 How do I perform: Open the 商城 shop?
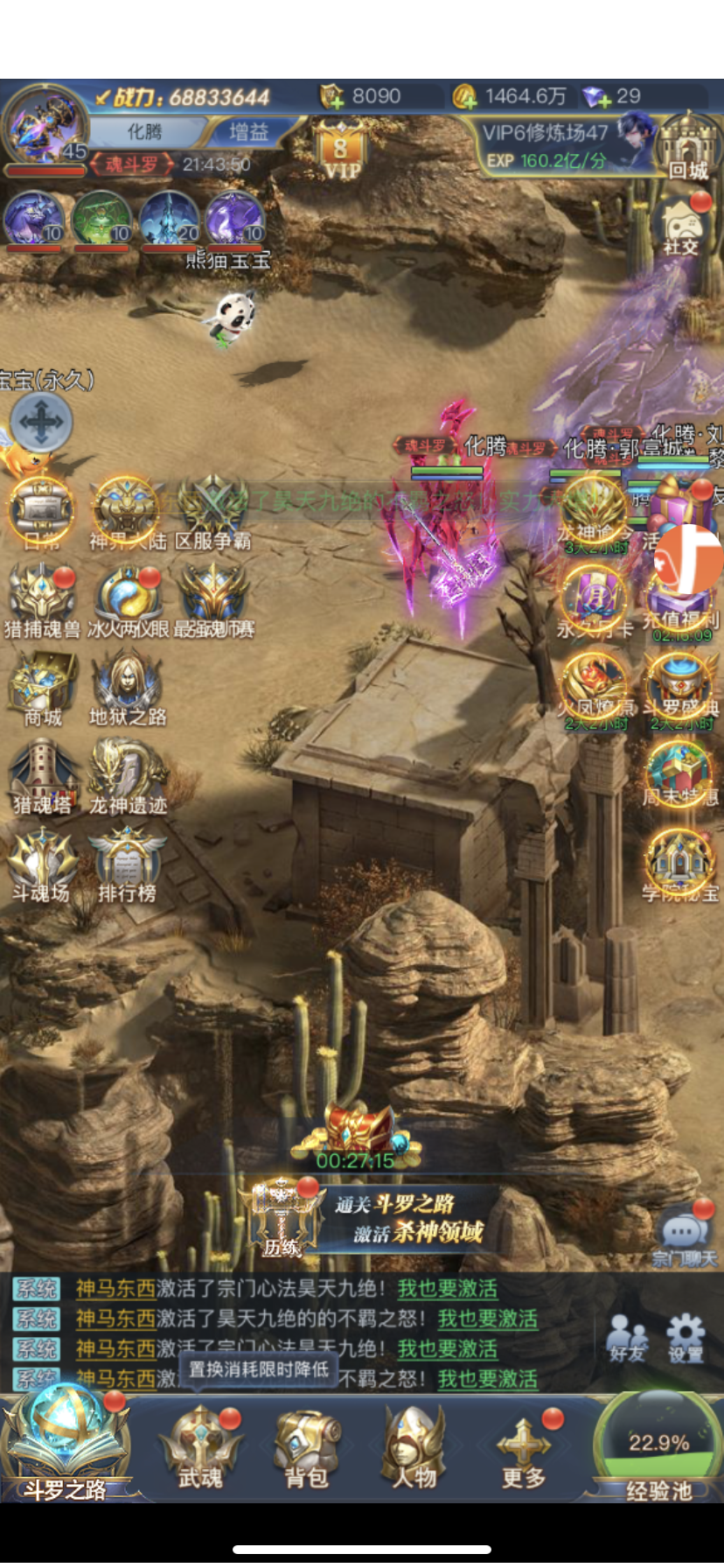pos(42,689)
